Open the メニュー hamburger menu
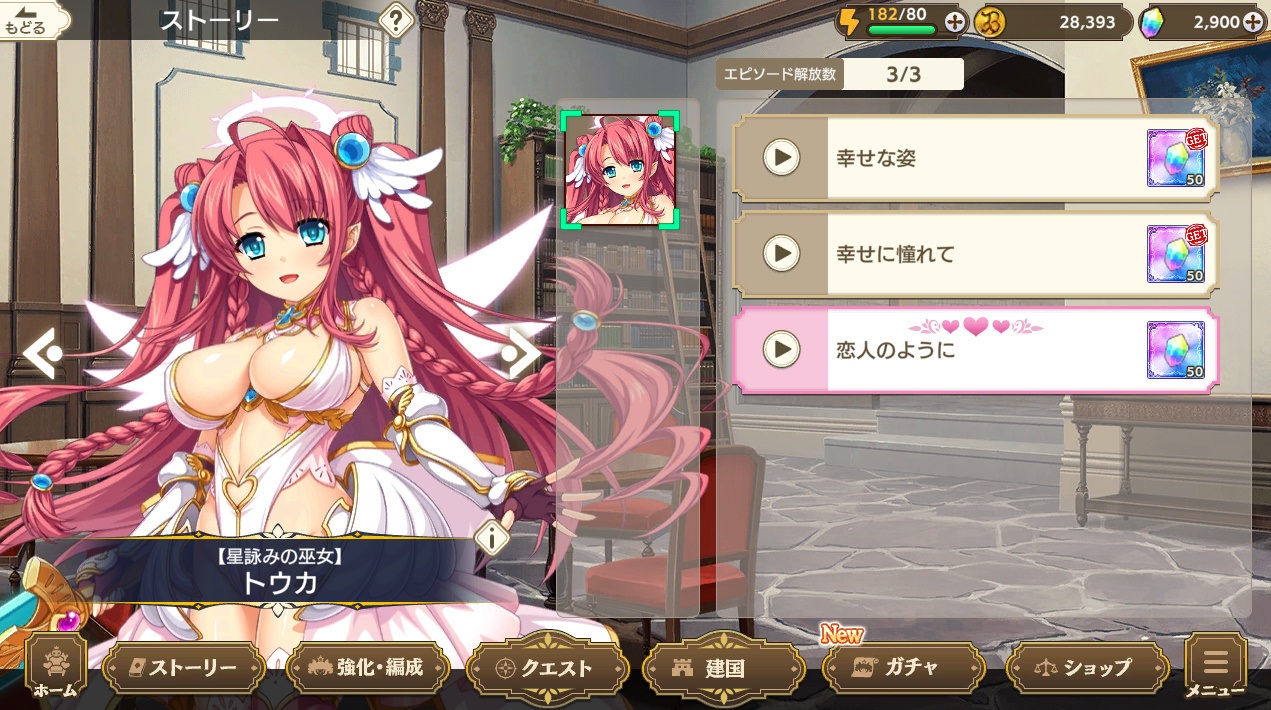1271x710 pixels. pyautogui.click(x=1215, y=668)
